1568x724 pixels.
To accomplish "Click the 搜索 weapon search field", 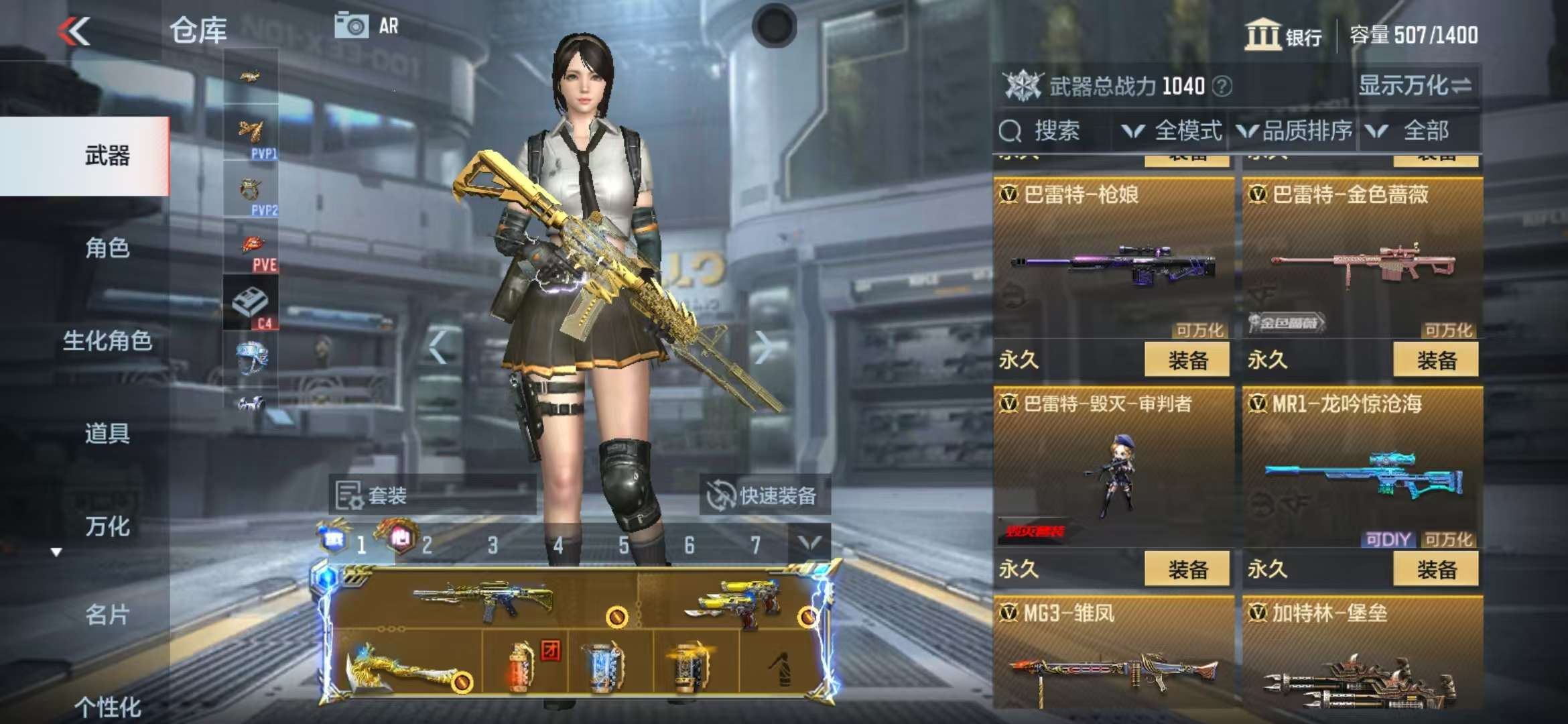I will tap(1055, 131).
